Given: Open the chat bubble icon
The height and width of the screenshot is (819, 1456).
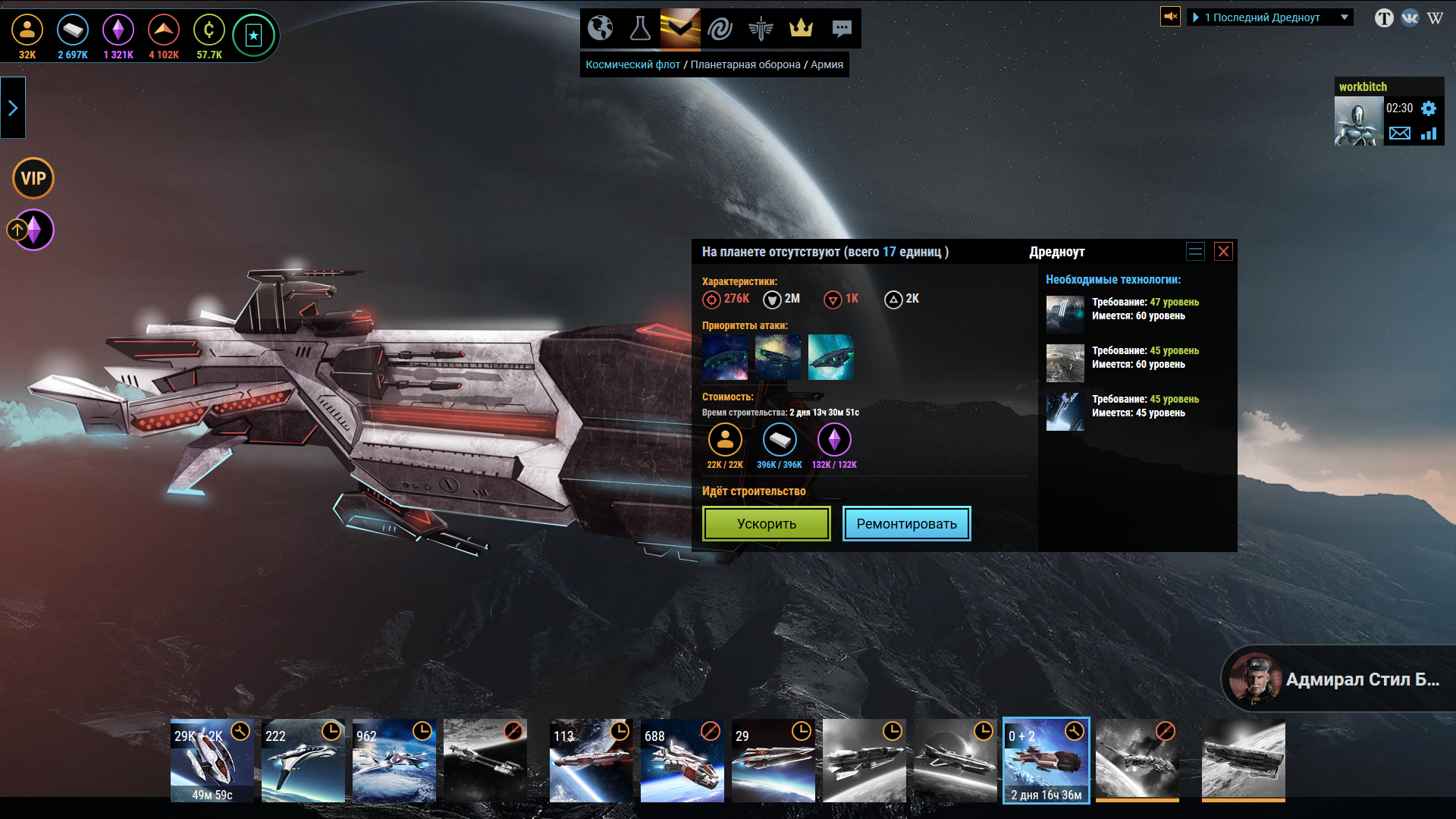Looking at the screenshot, I should 841,29.
